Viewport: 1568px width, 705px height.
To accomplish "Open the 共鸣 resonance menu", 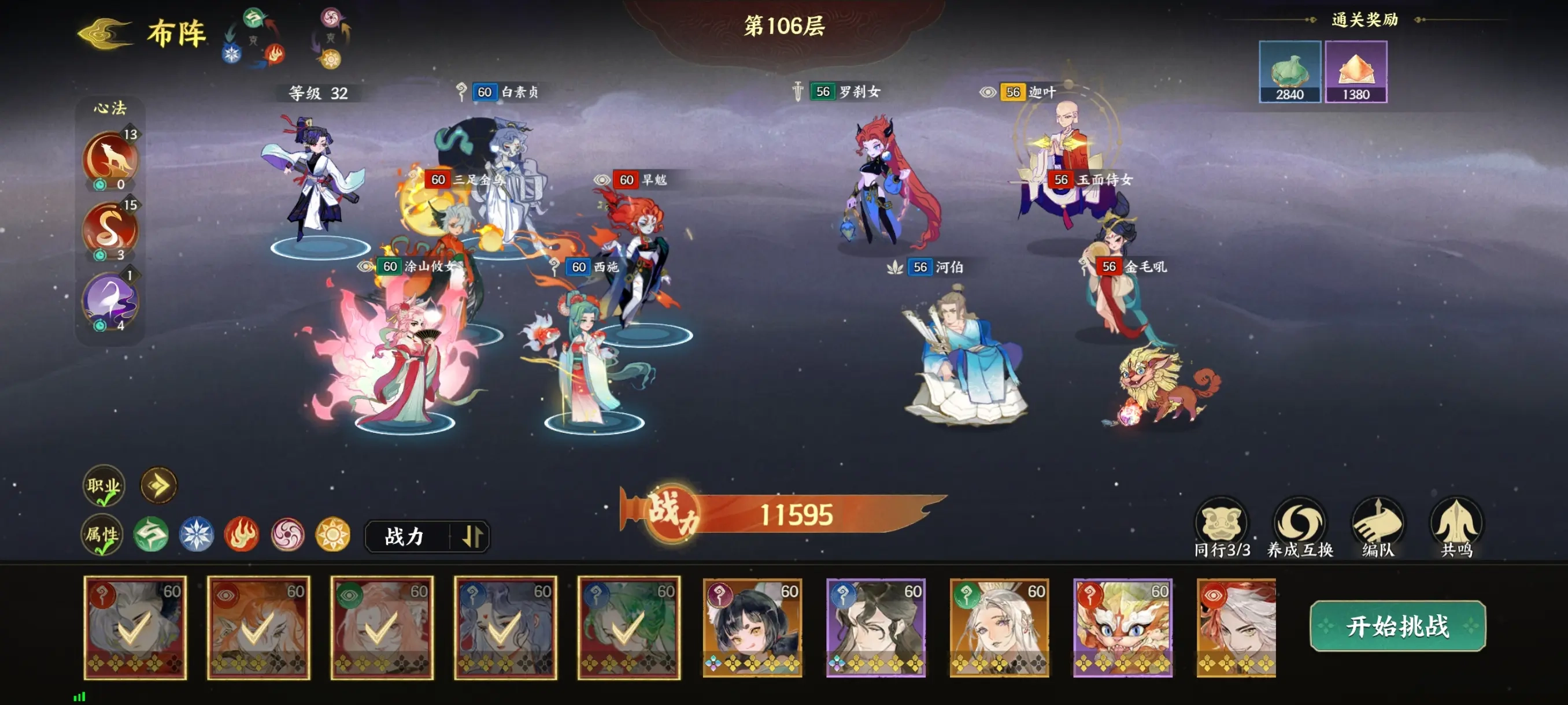I will tap(1456, 528).
